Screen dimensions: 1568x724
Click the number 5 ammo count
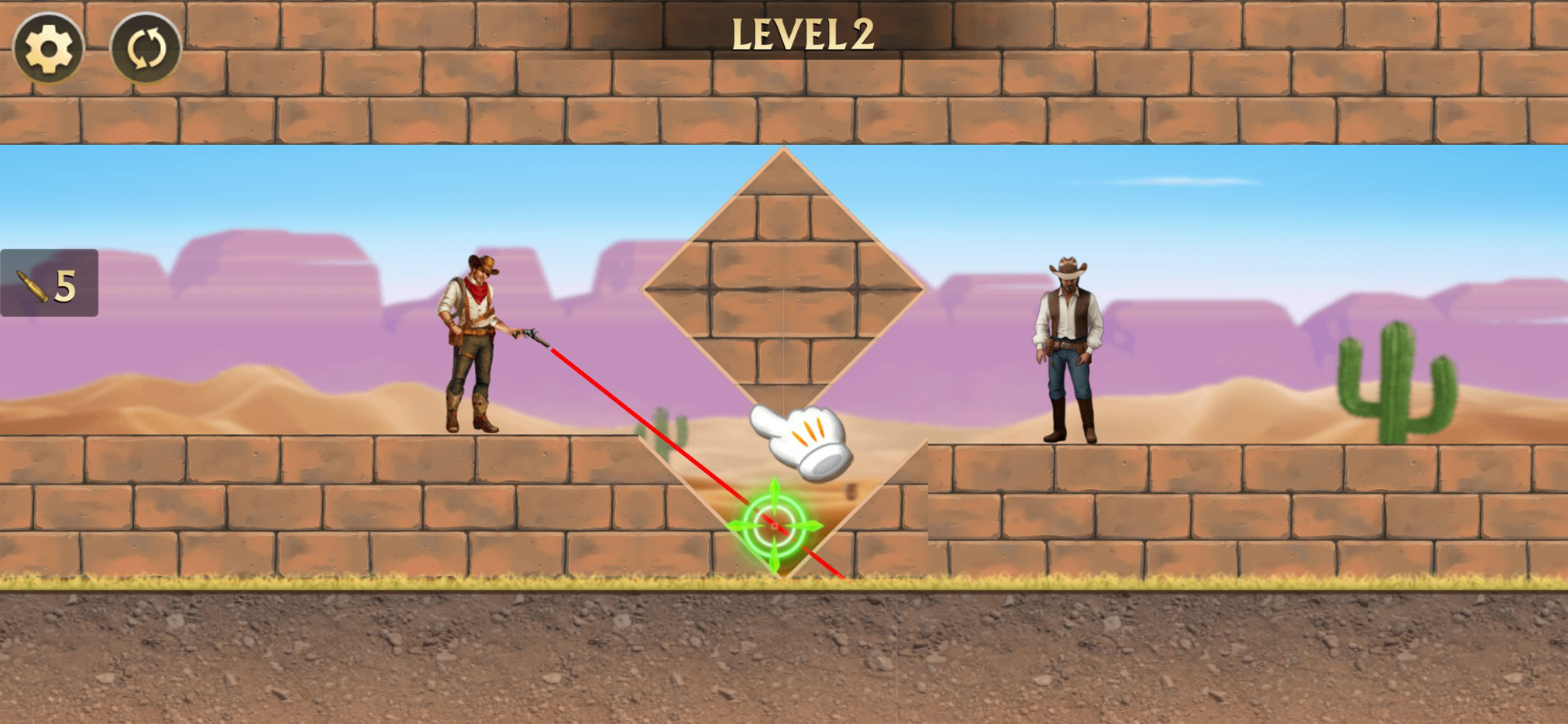[x=67, y=286]
